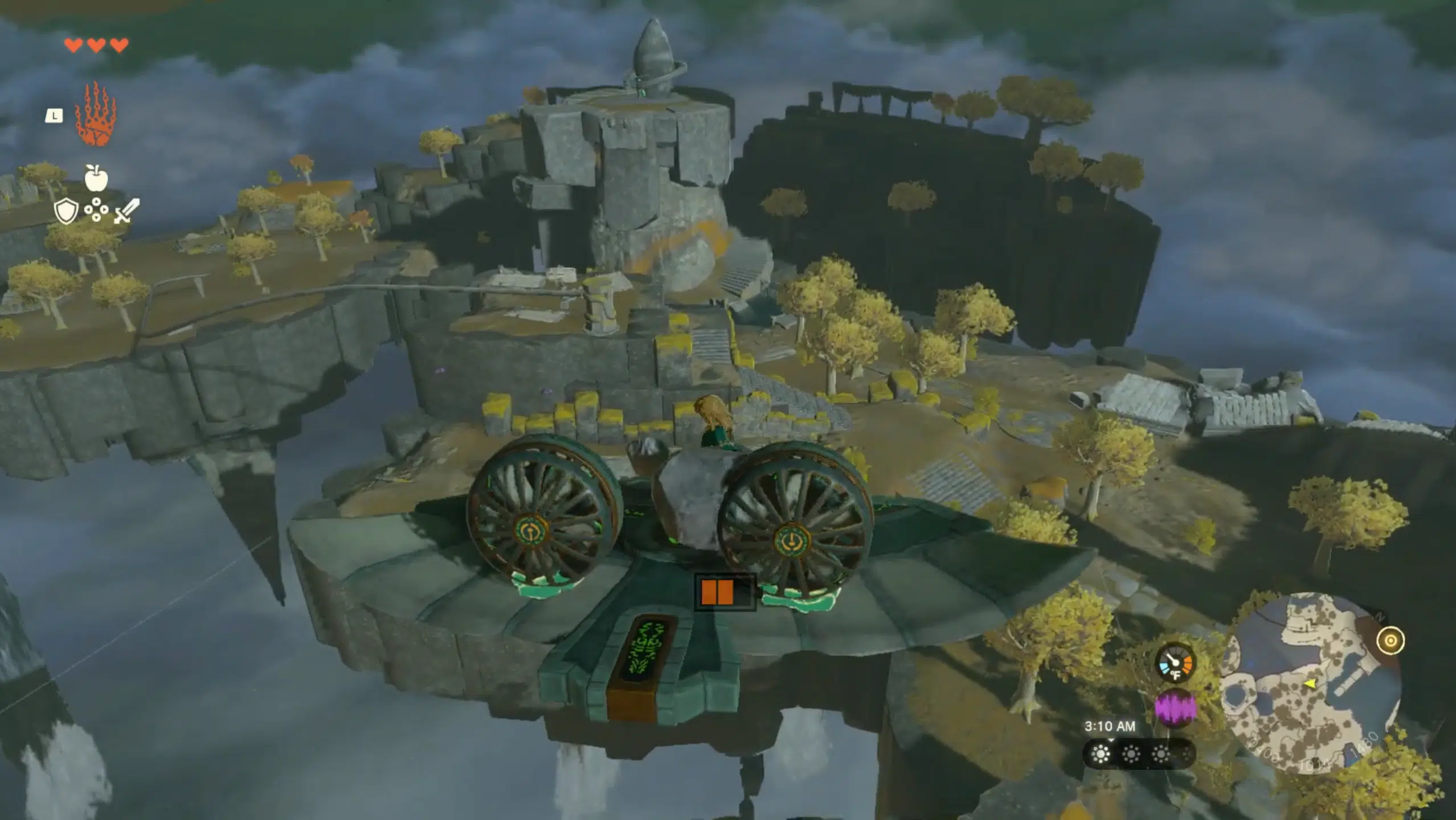The width and height of the screenshot is (1456, 820).
Task: Click the yellow player arrow on the minimap
Action: [x=1311, y=685]
